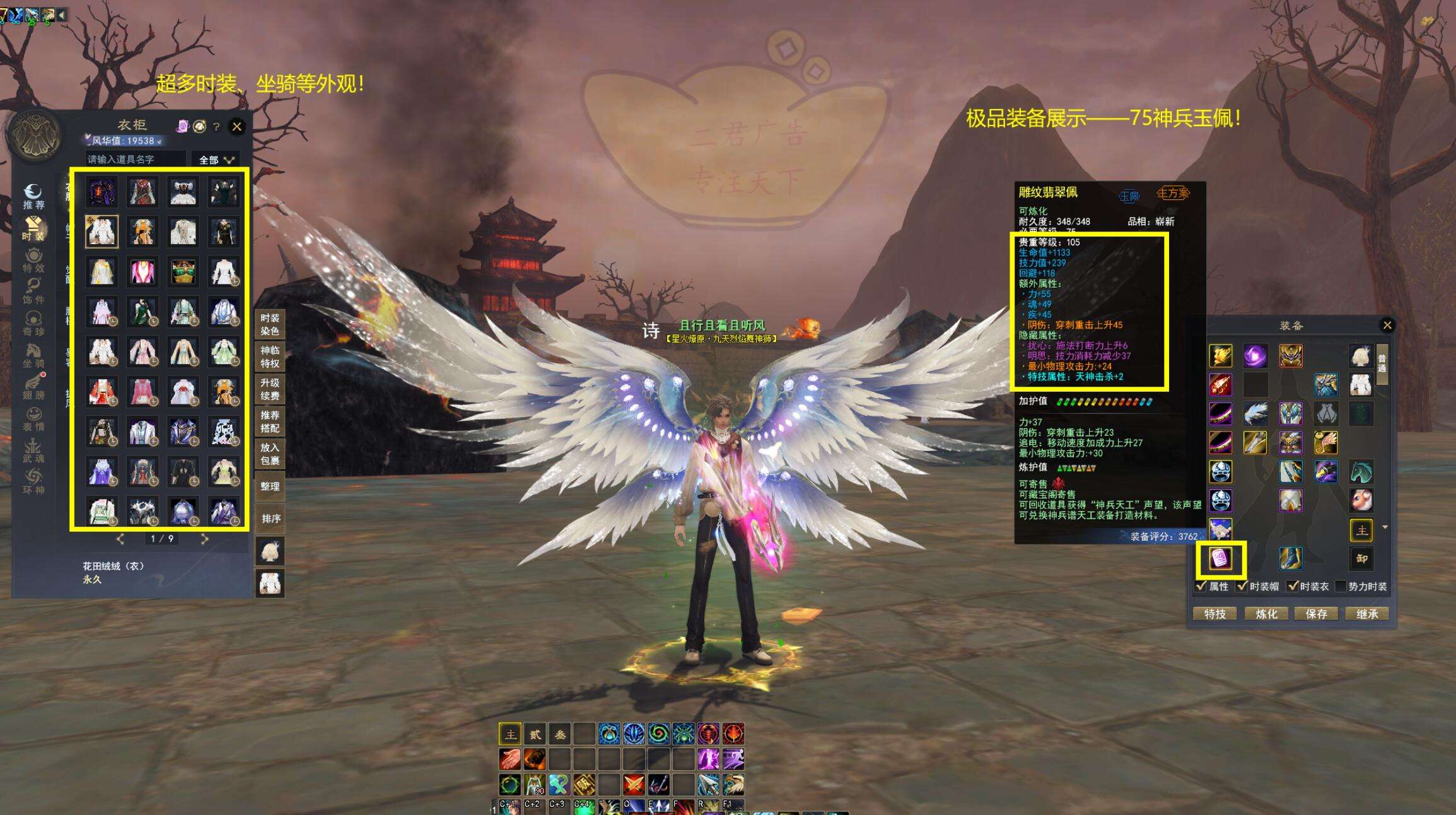Toggle the 属性 checkbox
The width and height of the screenshot is (1456, 815).
point(1202,586)
